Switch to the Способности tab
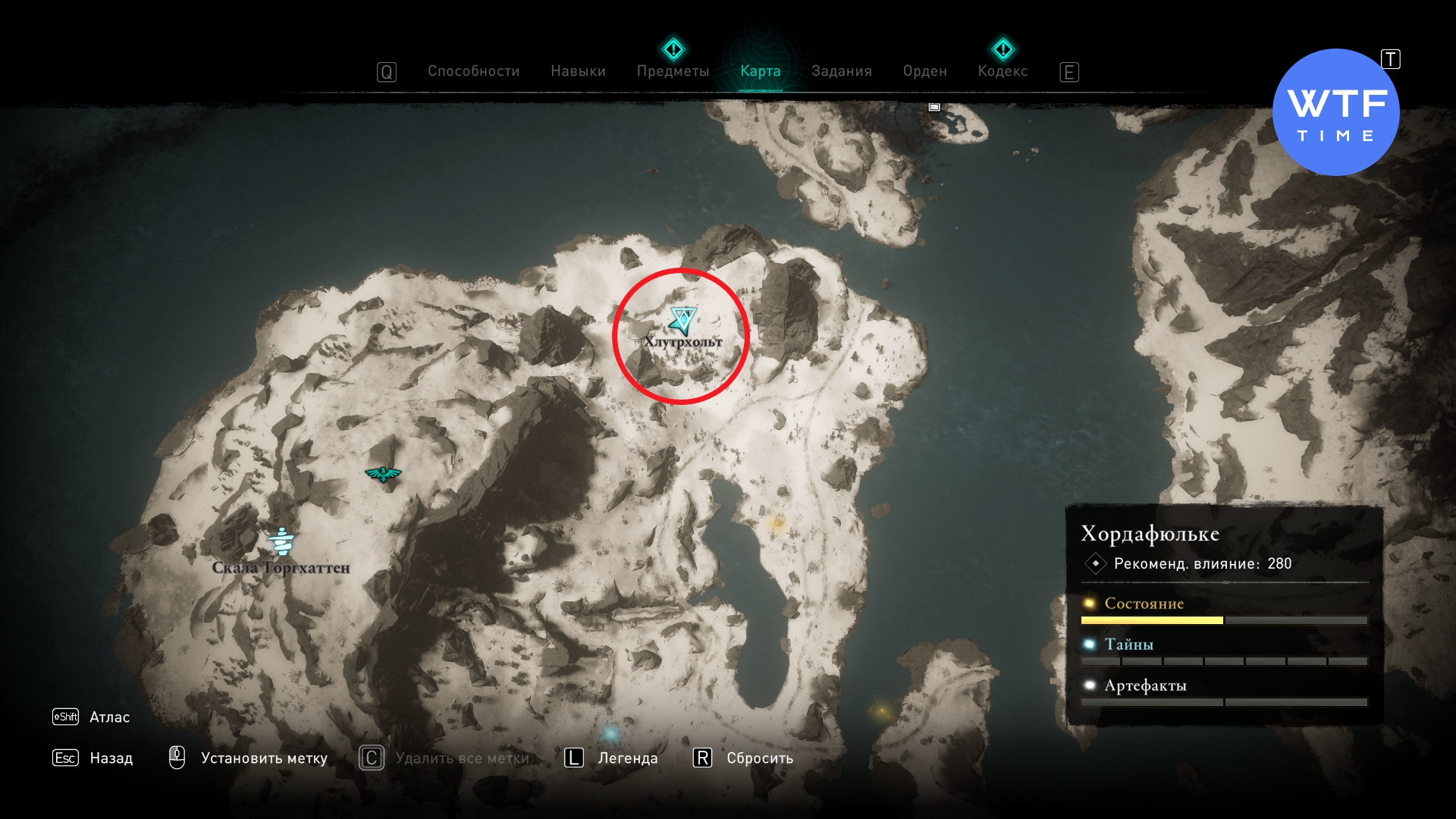This screenshot has height=819, width=1456. [473, 71]
